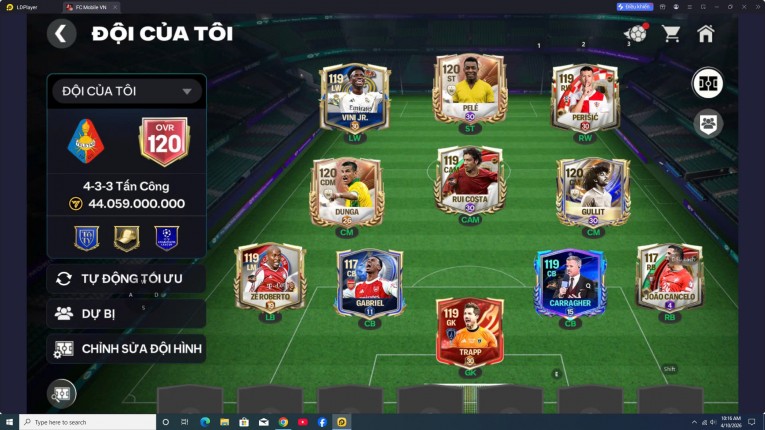Viewport: 765px width, 430px height.
Task: Select the Gabriel centre back card
Action: (369, 280)
